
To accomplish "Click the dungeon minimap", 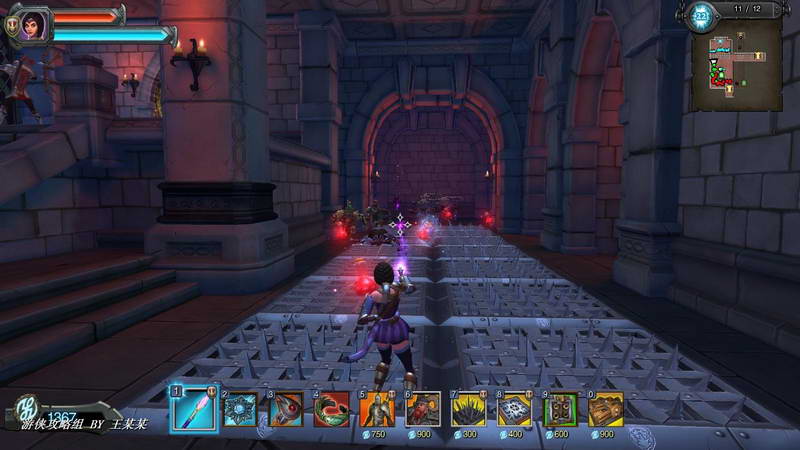I will click(735, 66).
